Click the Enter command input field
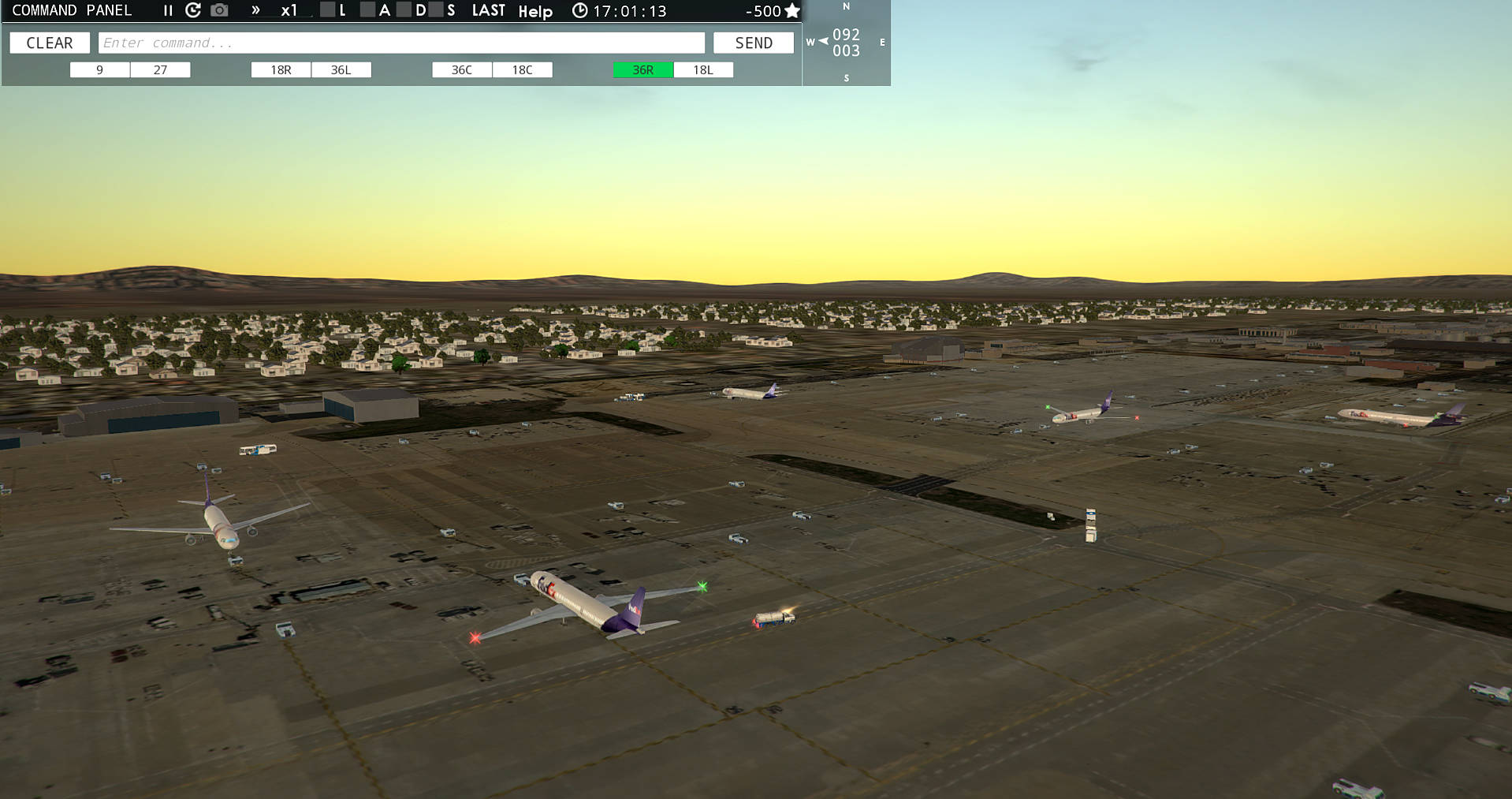 [402, 42]
